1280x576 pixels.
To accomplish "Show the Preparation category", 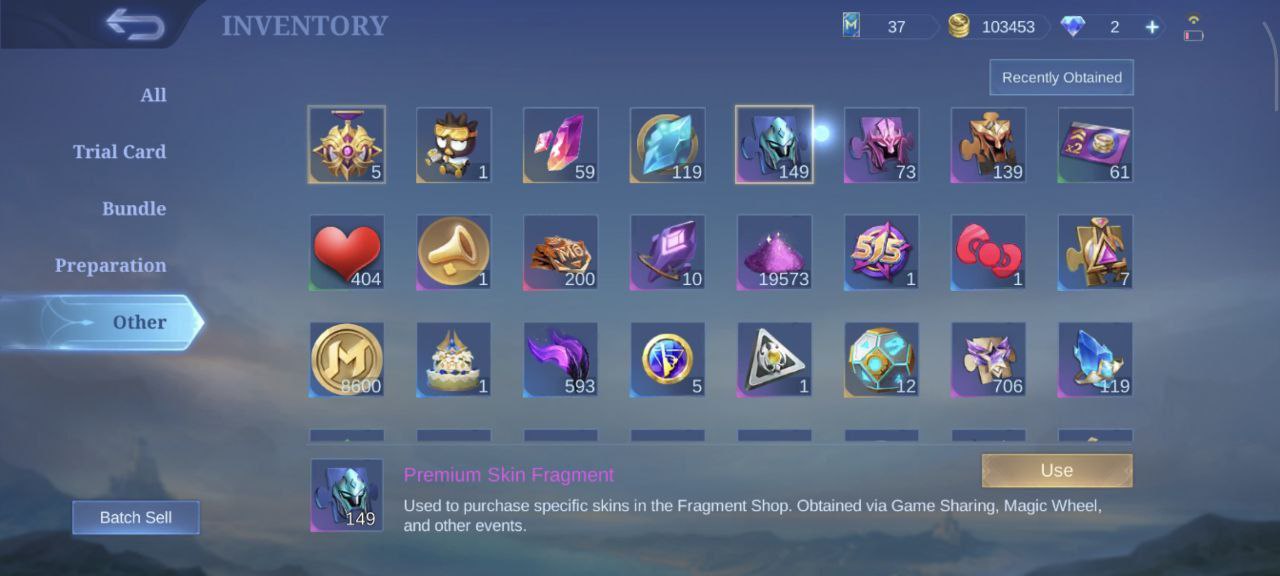I will pos(110,266).
